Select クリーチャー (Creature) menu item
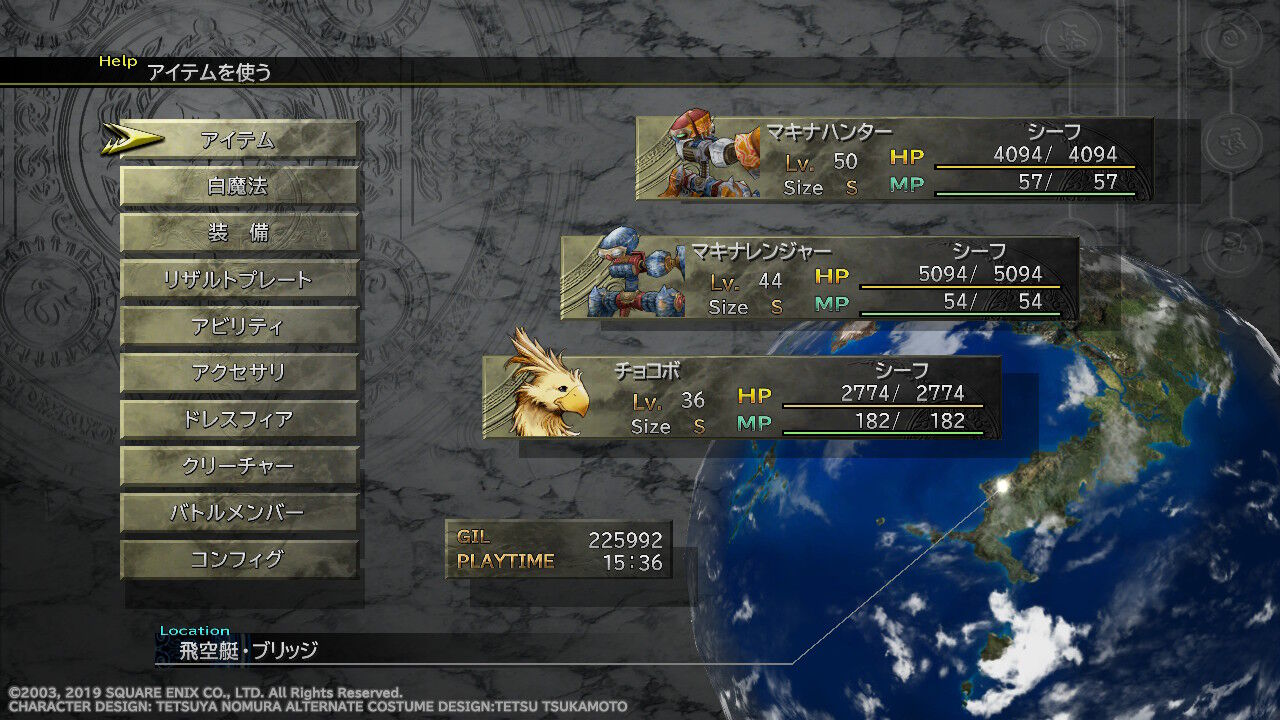Viewport: 1280px width, 720px height. tap(238, 464)
